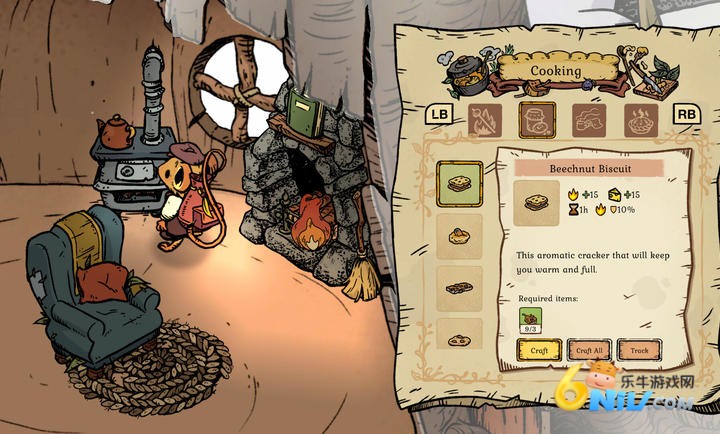Open the third cooking category tab

click(x=588, y=121)
